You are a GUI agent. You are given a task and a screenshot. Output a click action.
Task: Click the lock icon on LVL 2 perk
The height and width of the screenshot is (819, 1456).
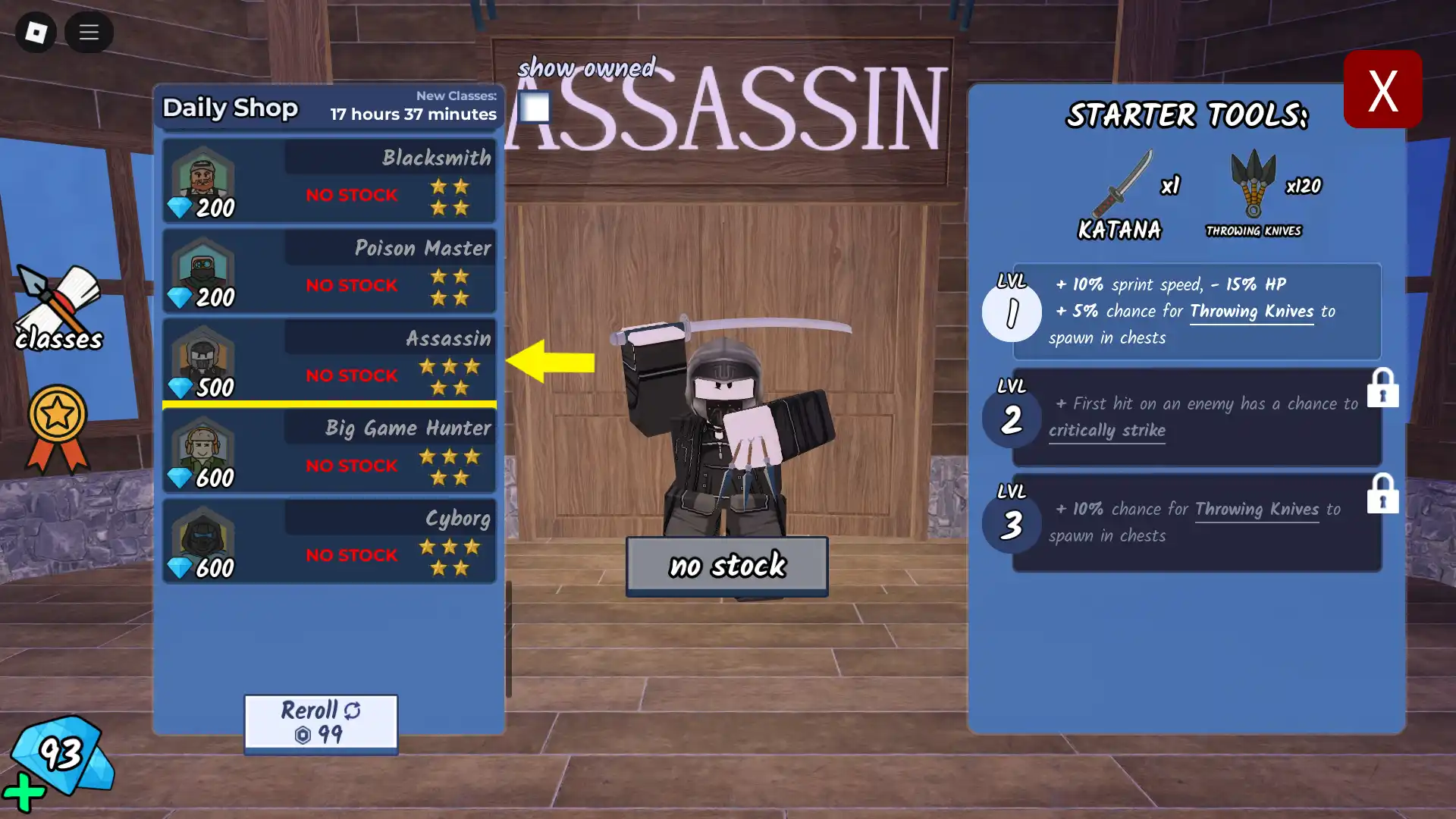1384,388
